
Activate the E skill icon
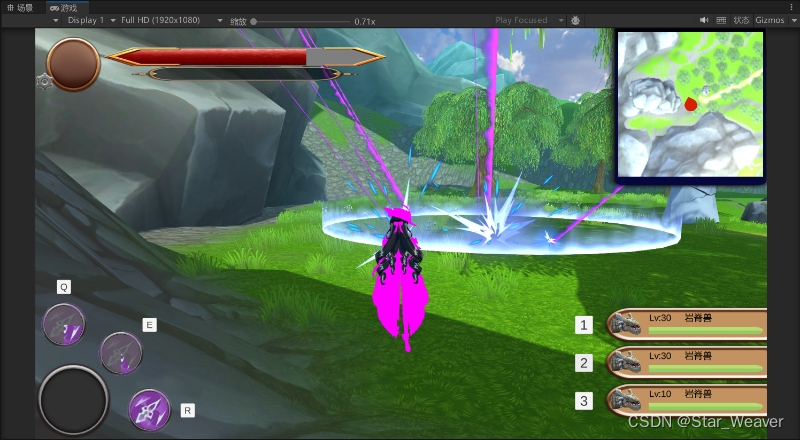[121, 351]
